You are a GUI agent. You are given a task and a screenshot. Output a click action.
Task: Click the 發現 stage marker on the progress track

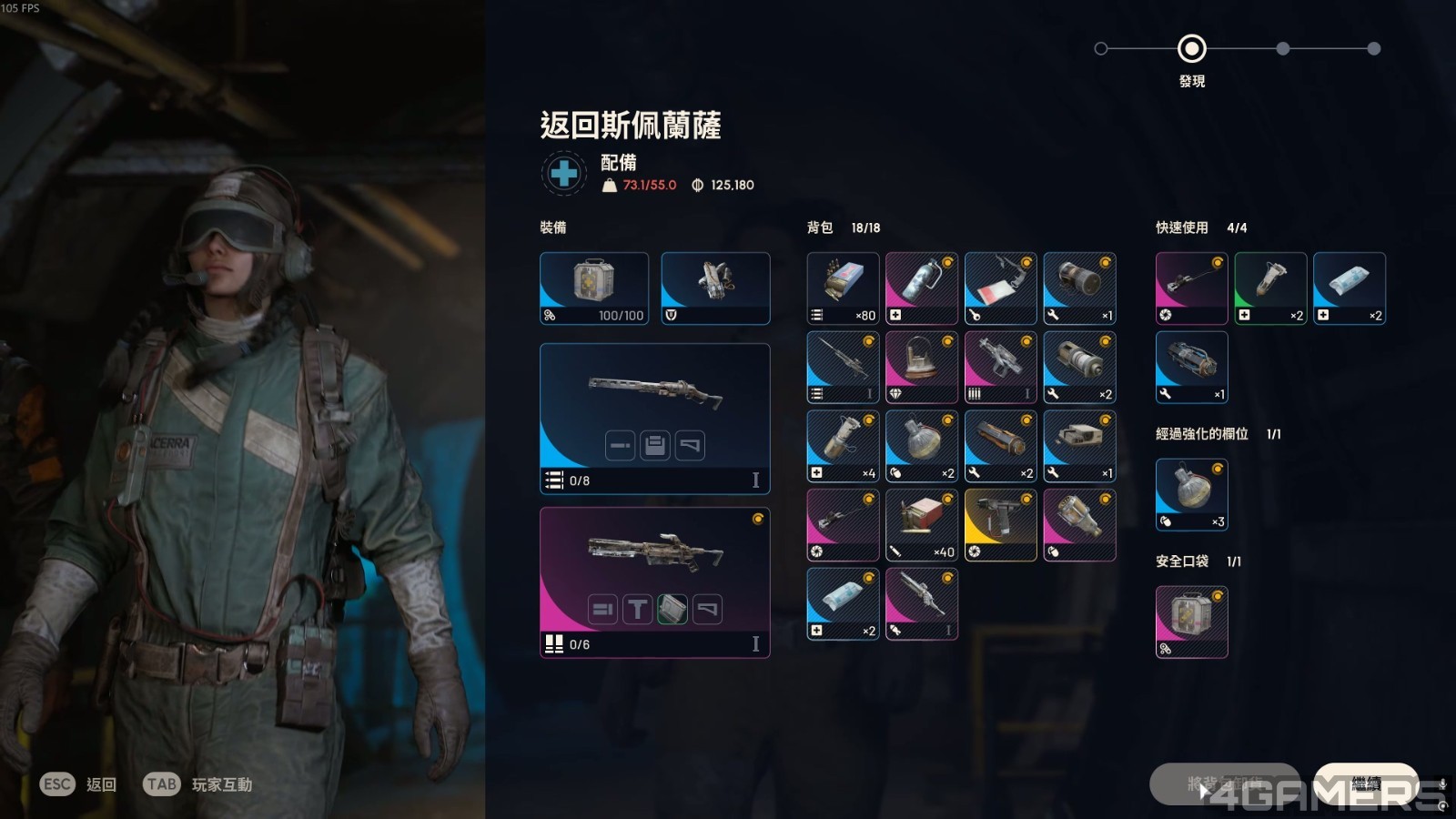(x=1192, y=49)
